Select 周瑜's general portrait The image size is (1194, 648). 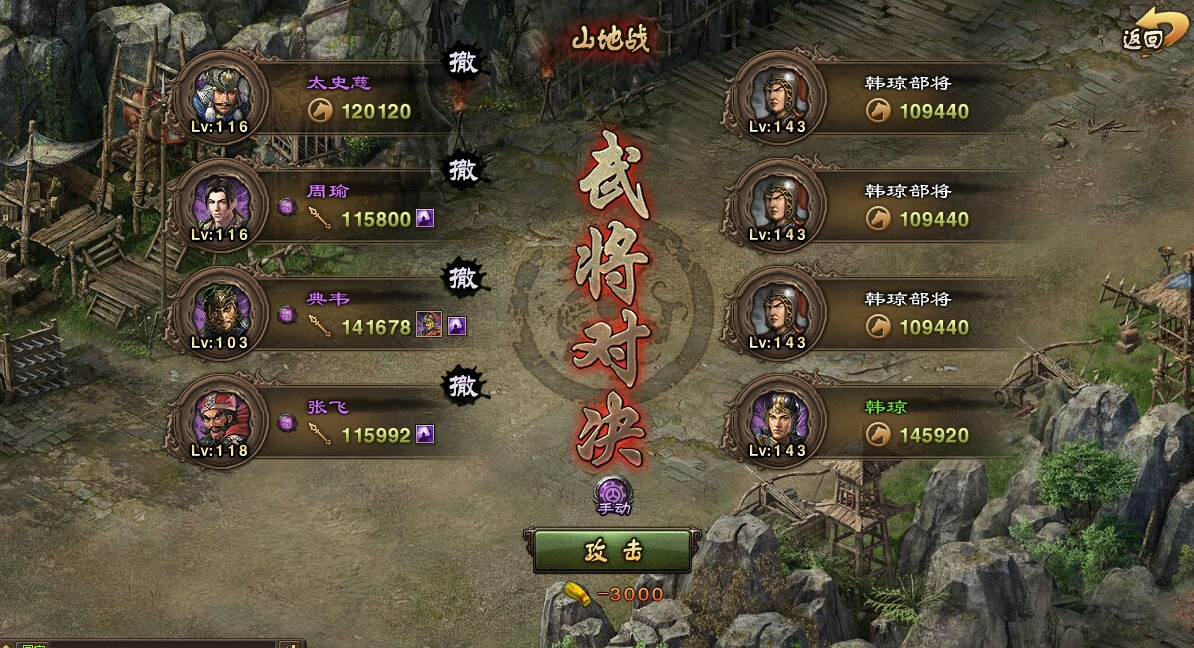pos(219,205)
